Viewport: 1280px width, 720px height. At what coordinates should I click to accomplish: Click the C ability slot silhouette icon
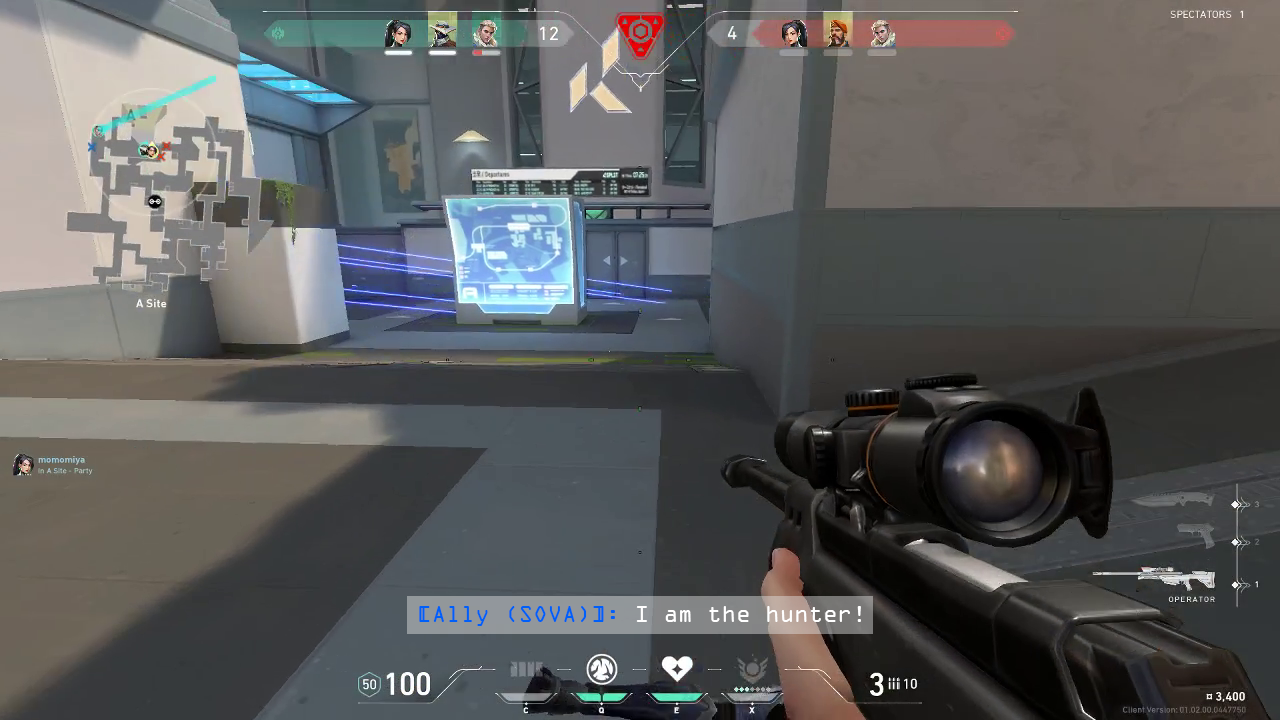527,670
